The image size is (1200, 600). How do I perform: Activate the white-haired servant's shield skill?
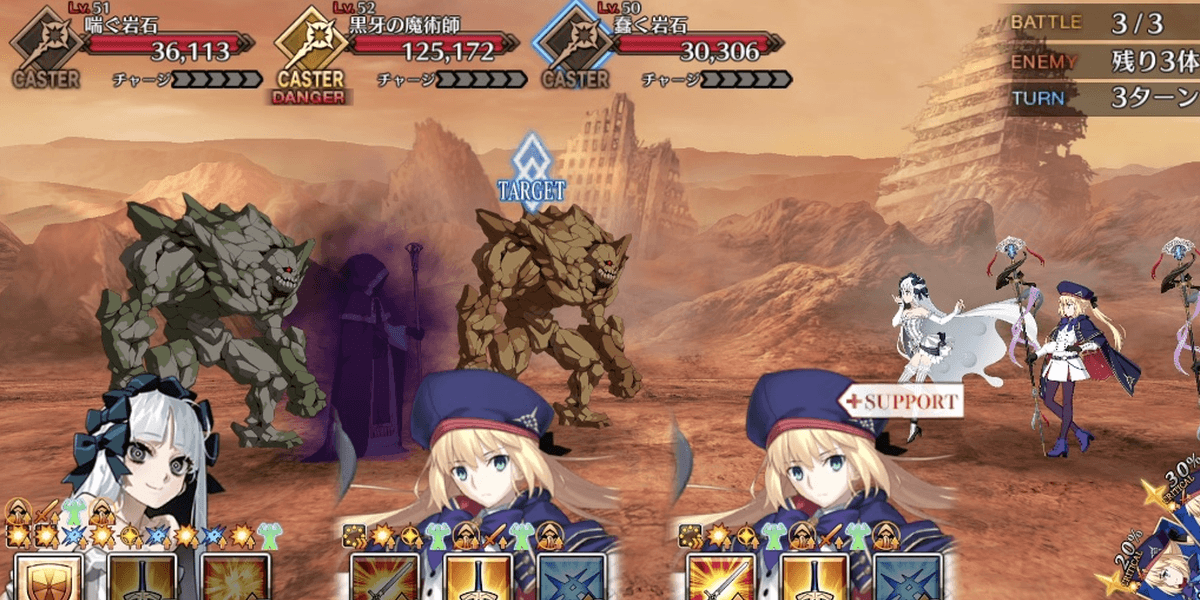click(48, 578)
